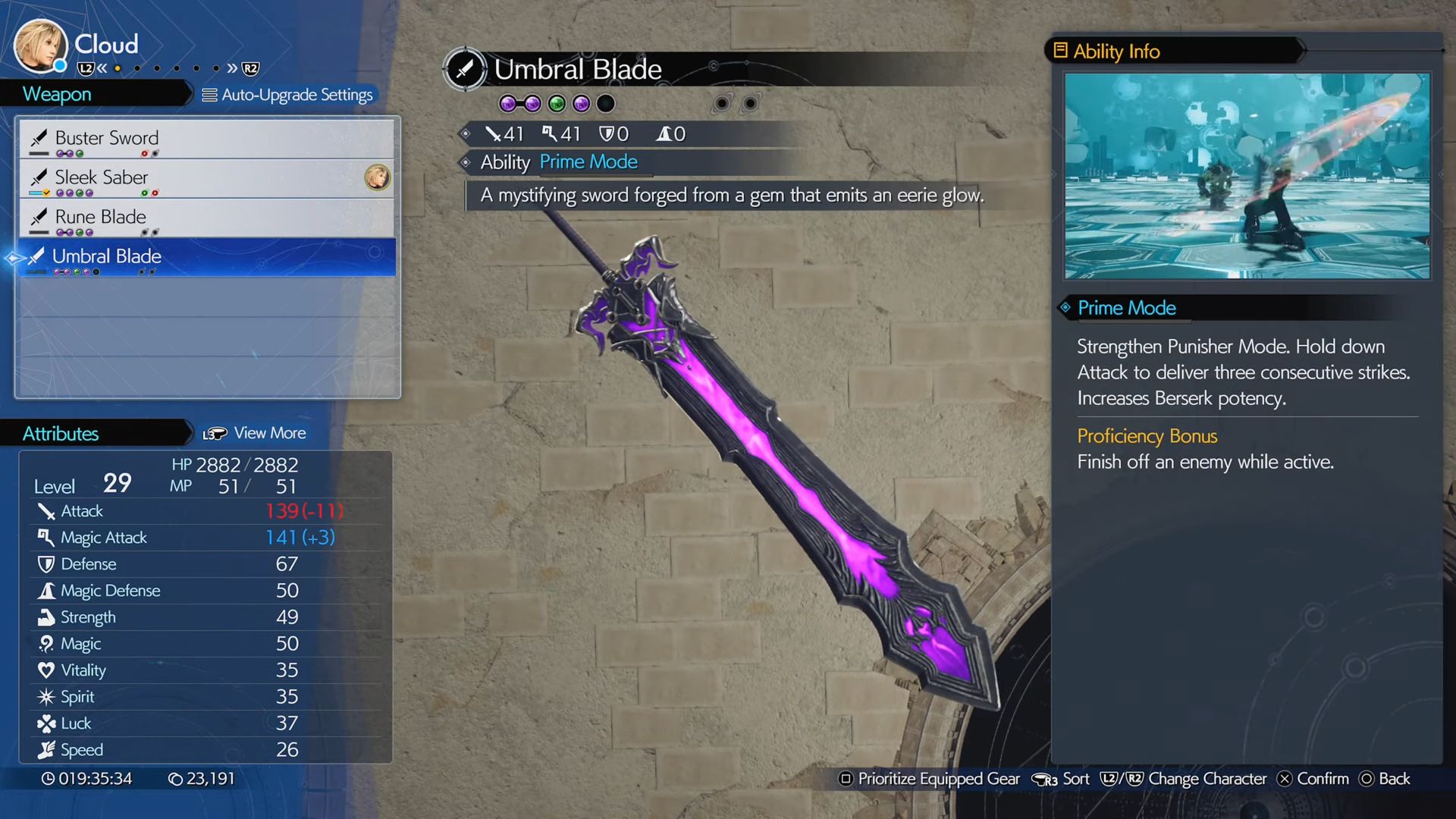Click the empty materia slot on Umbral Blade

coord(604,103)
